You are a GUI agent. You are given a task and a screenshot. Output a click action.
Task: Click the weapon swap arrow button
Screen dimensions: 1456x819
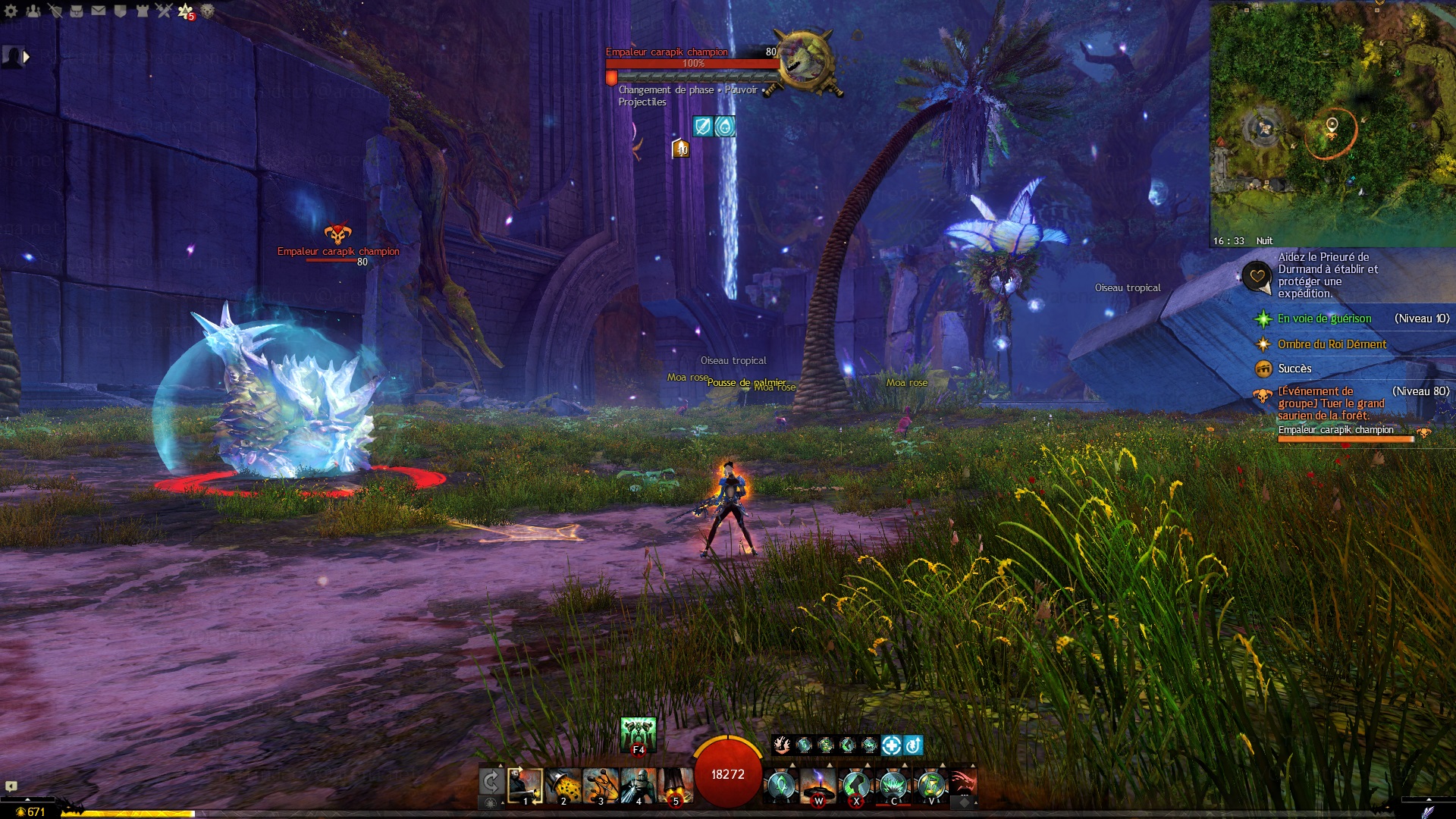click(x=491, y=782)
